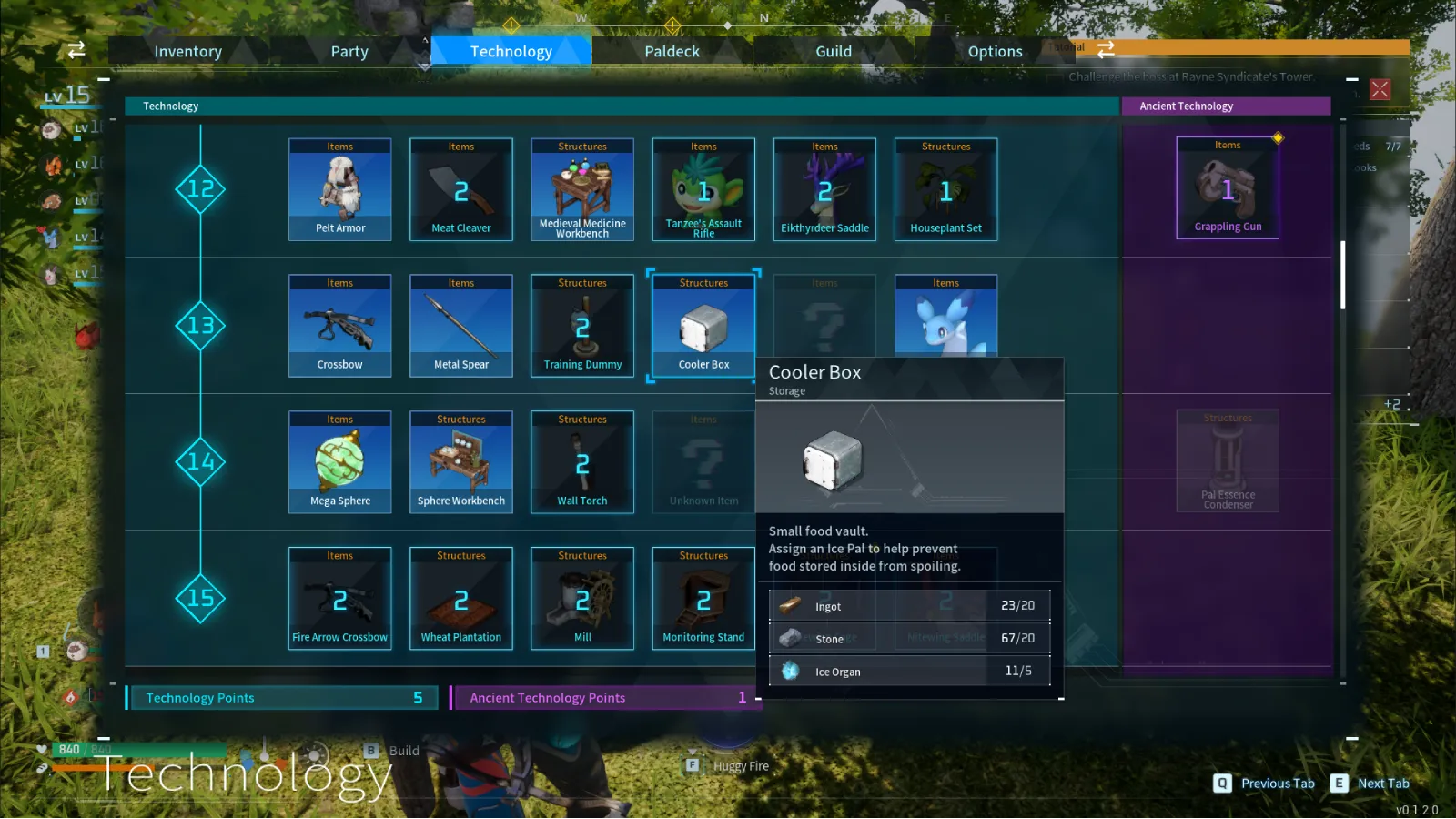Go to the Guild tab
The height and width of the screenshot is (819, 1456).
(x=834, y=52)
